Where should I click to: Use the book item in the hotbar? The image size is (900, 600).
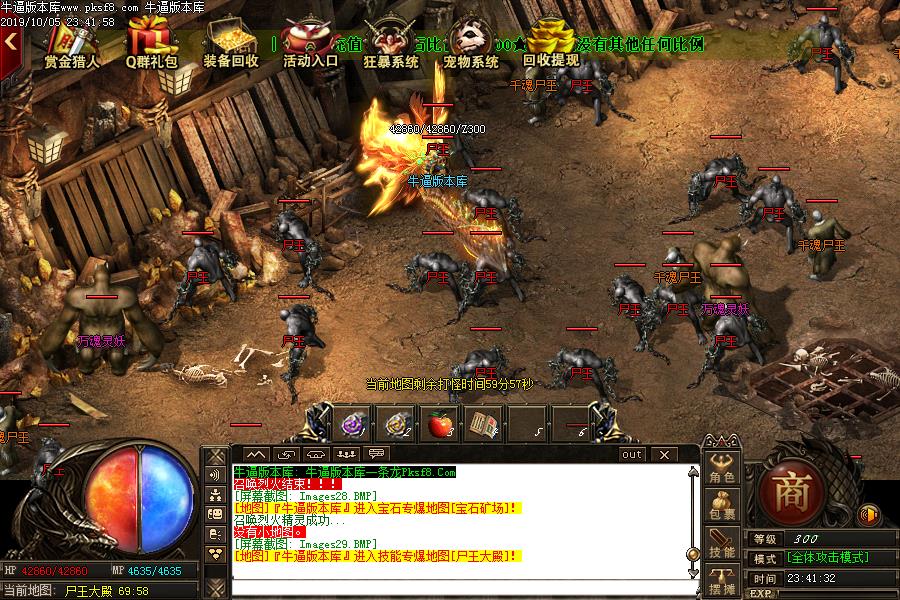click(485, 424)
